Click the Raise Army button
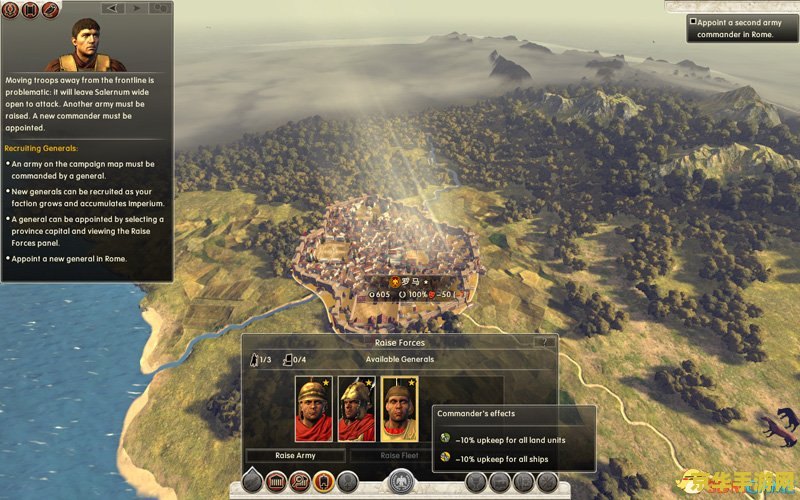This screenshot has height=500, width=800. (x=295, y=455)
